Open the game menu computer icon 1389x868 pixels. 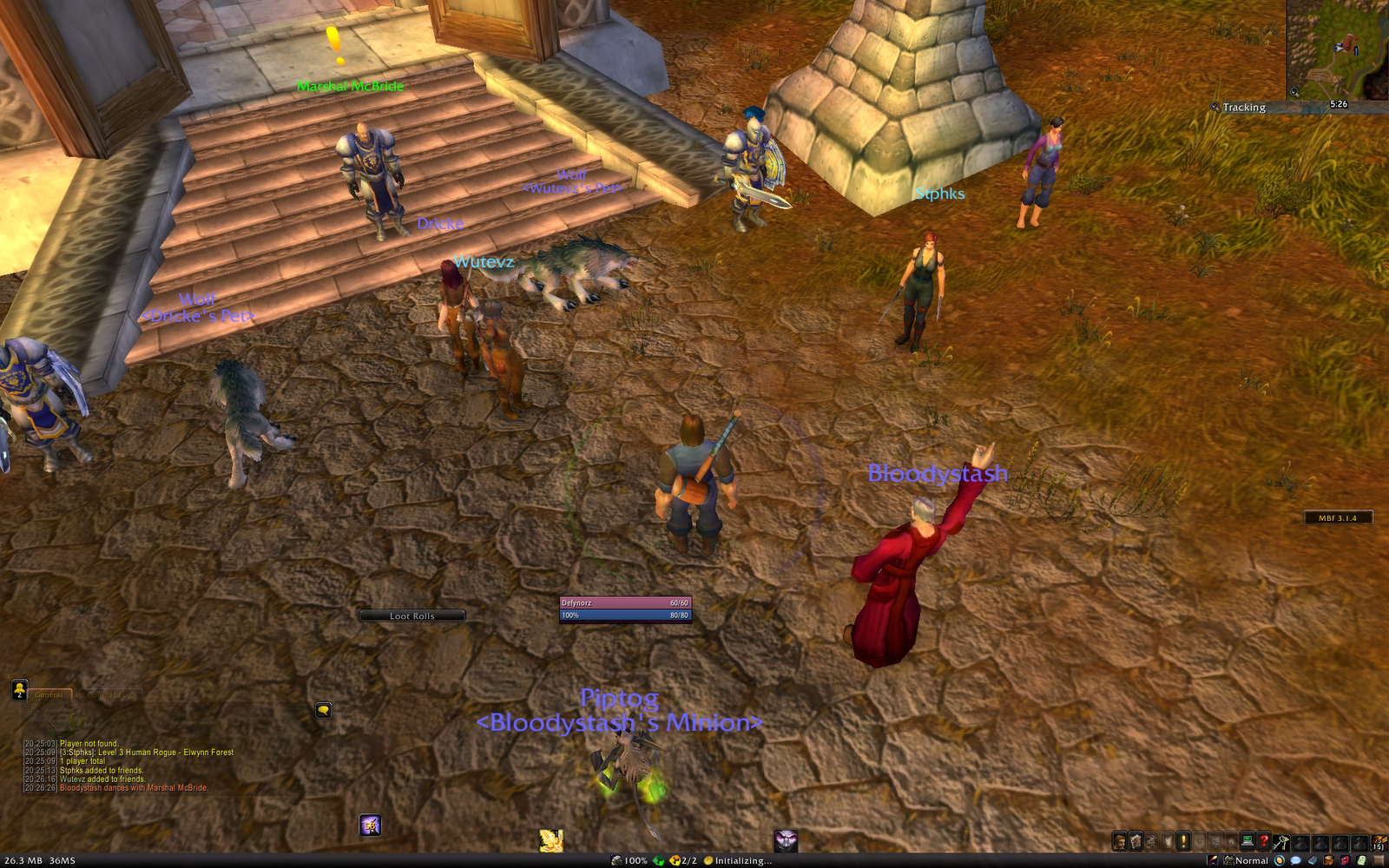[x=1247, y=841]
